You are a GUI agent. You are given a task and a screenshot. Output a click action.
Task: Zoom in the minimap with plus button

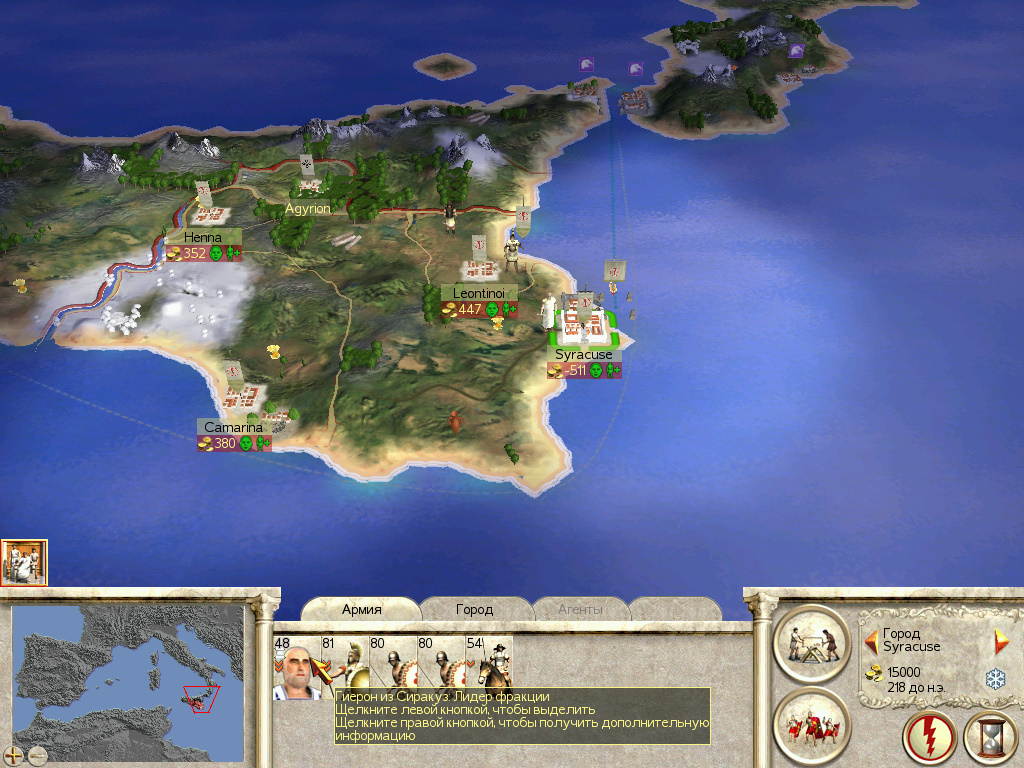(x=14, y=755)
